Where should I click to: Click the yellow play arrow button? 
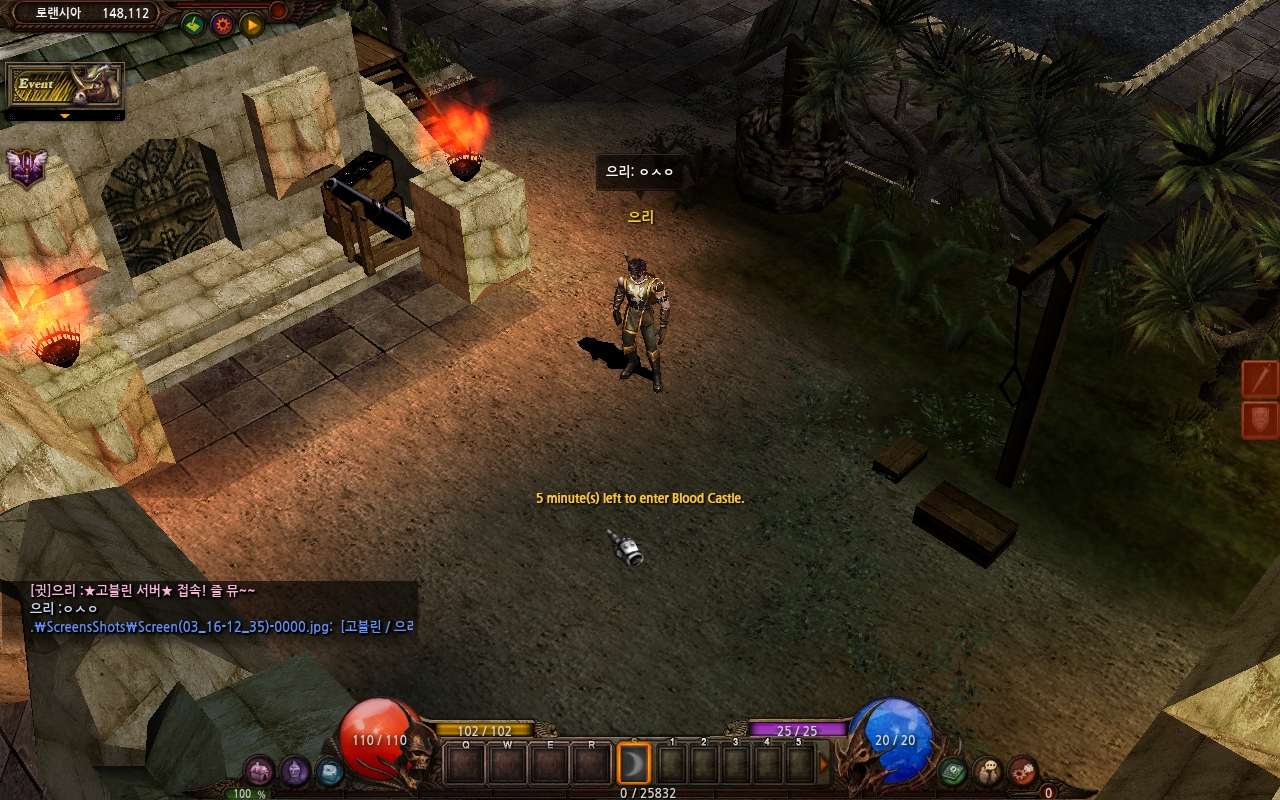click(x=251, y=24)
